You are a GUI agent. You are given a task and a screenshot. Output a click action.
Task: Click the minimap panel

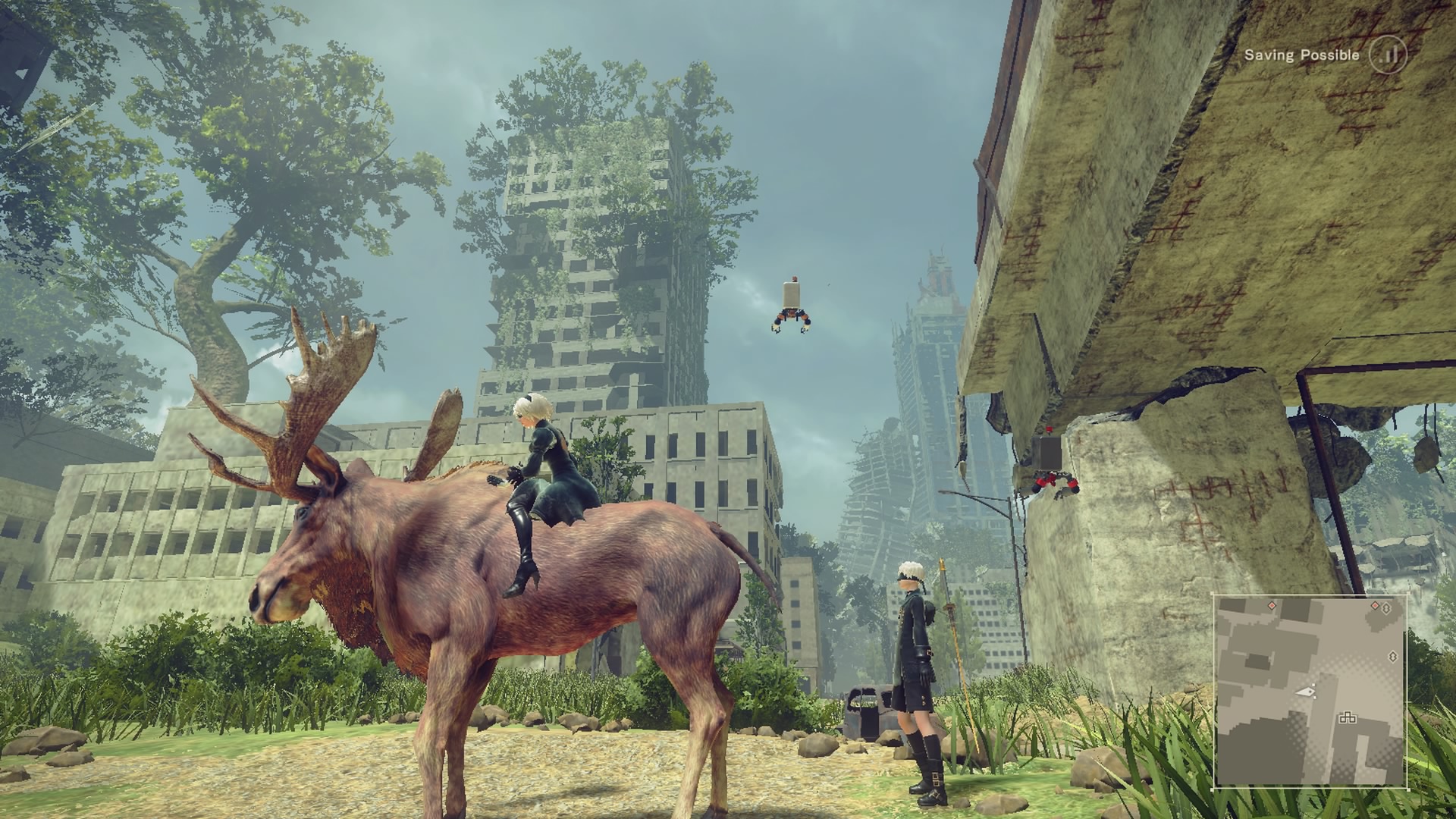click(1310, 690)
